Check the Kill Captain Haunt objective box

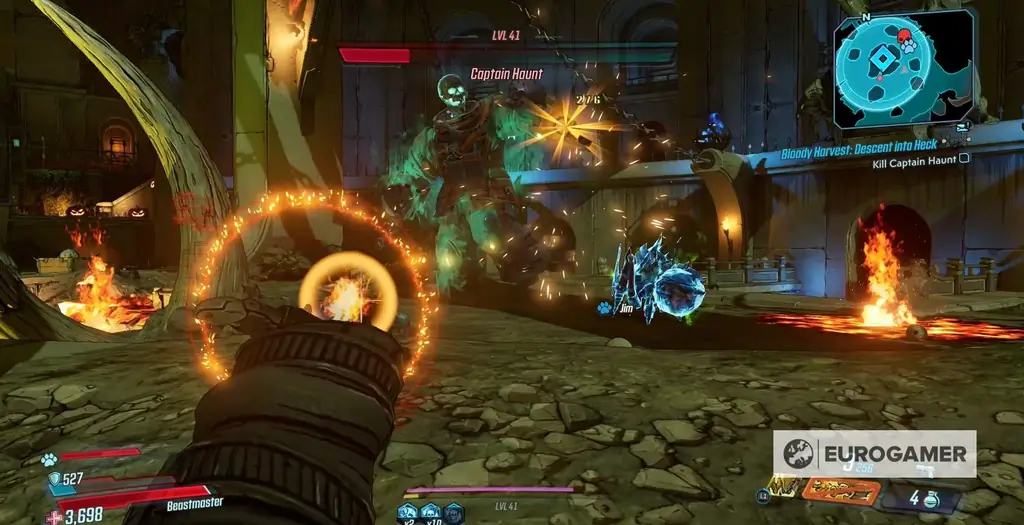(964, 159)
